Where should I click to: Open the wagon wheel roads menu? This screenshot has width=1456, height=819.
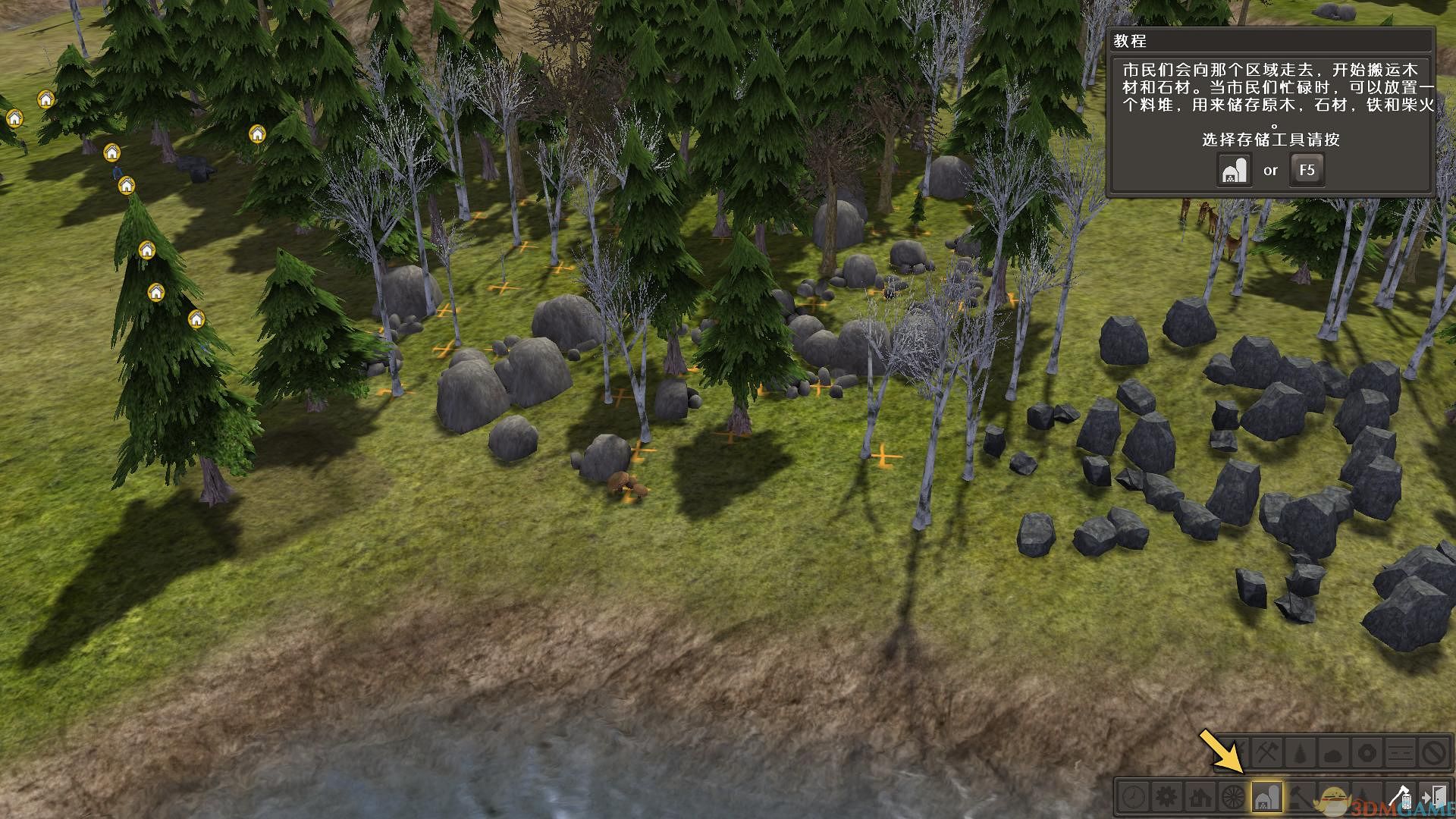point(1234,797)
